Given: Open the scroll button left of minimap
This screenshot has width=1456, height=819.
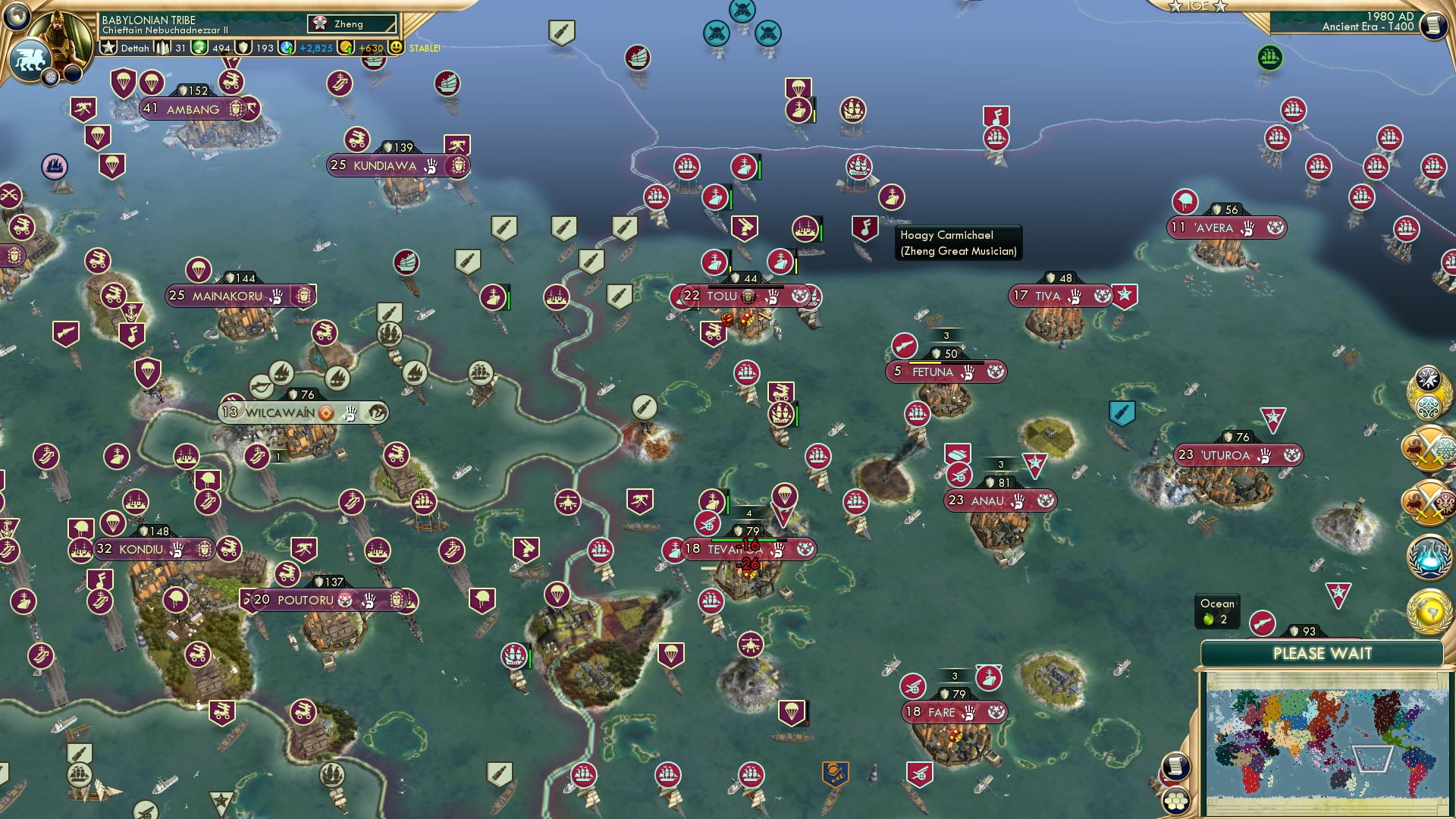Looking at the screenshot, I should (x=1174, y=766).
